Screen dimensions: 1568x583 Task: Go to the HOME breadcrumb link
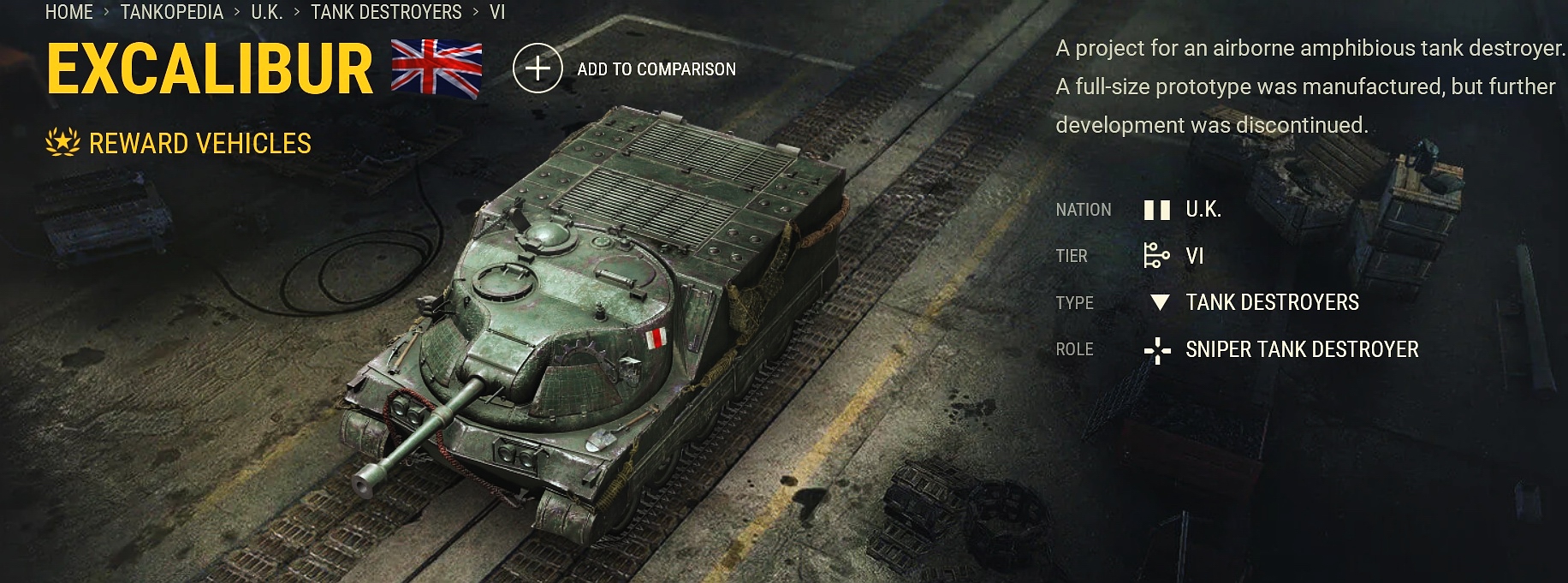pos(68,12)
